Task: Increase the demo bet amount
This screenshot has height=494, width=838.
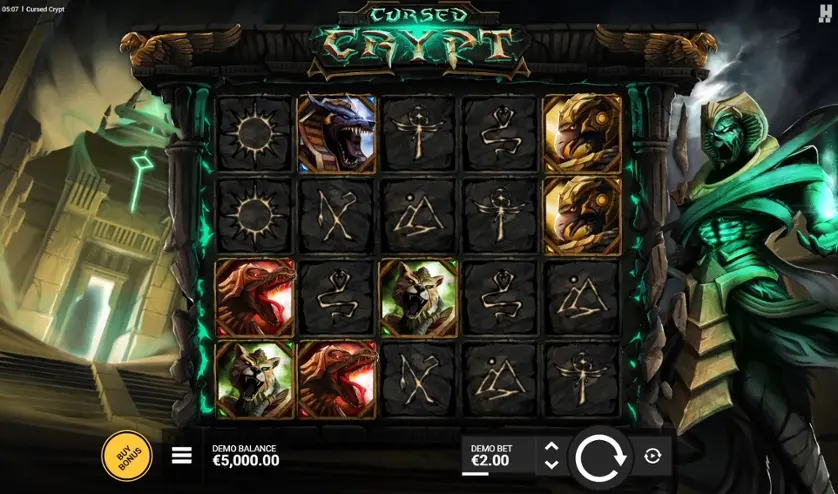Action: tap(551, 446)
